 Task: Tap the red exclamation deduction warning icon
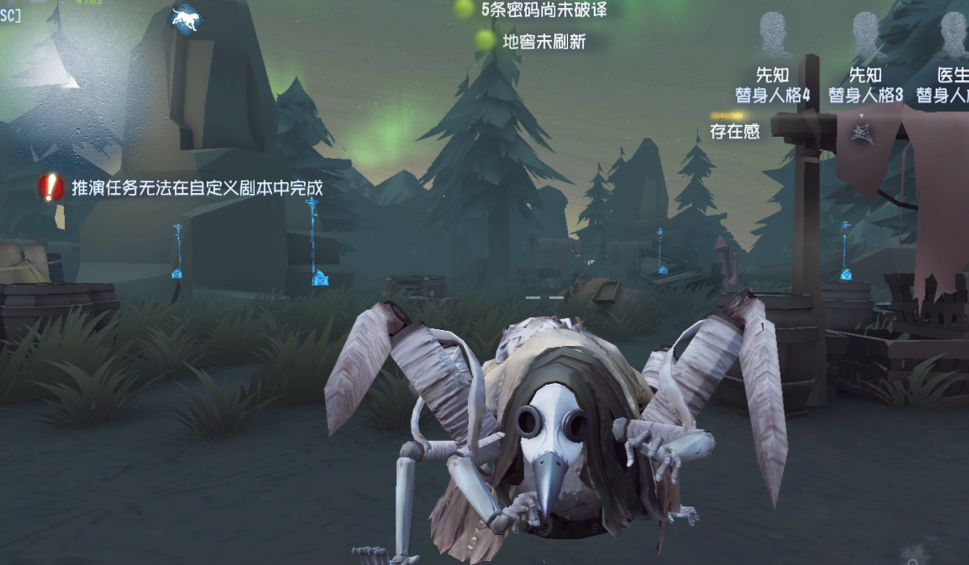51,186
